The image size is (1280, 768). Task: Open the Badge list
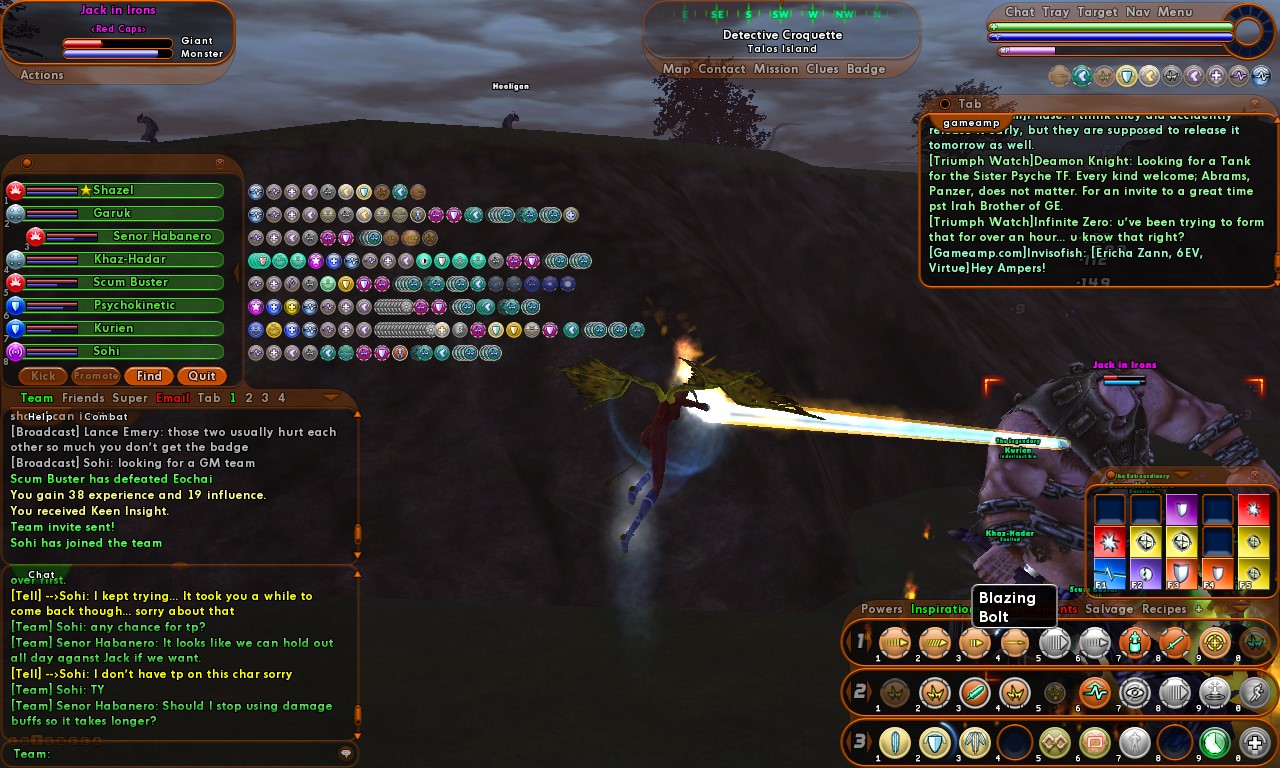pos(866,69)
